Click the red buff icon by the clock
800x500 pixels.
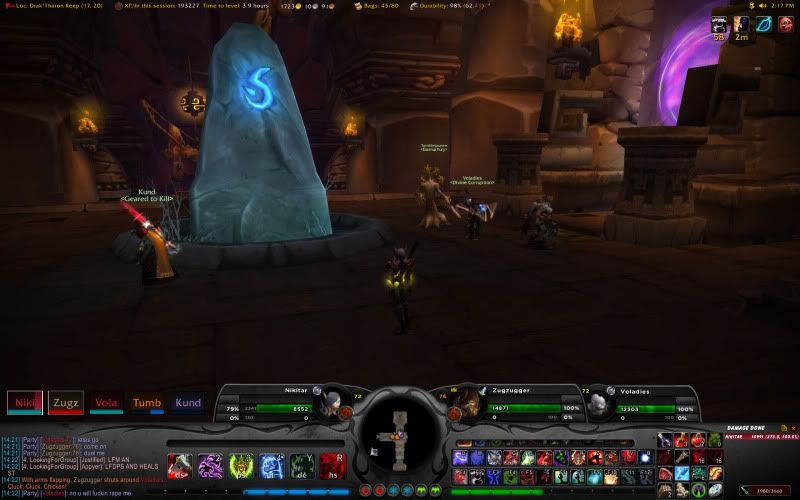coord(788,24)
